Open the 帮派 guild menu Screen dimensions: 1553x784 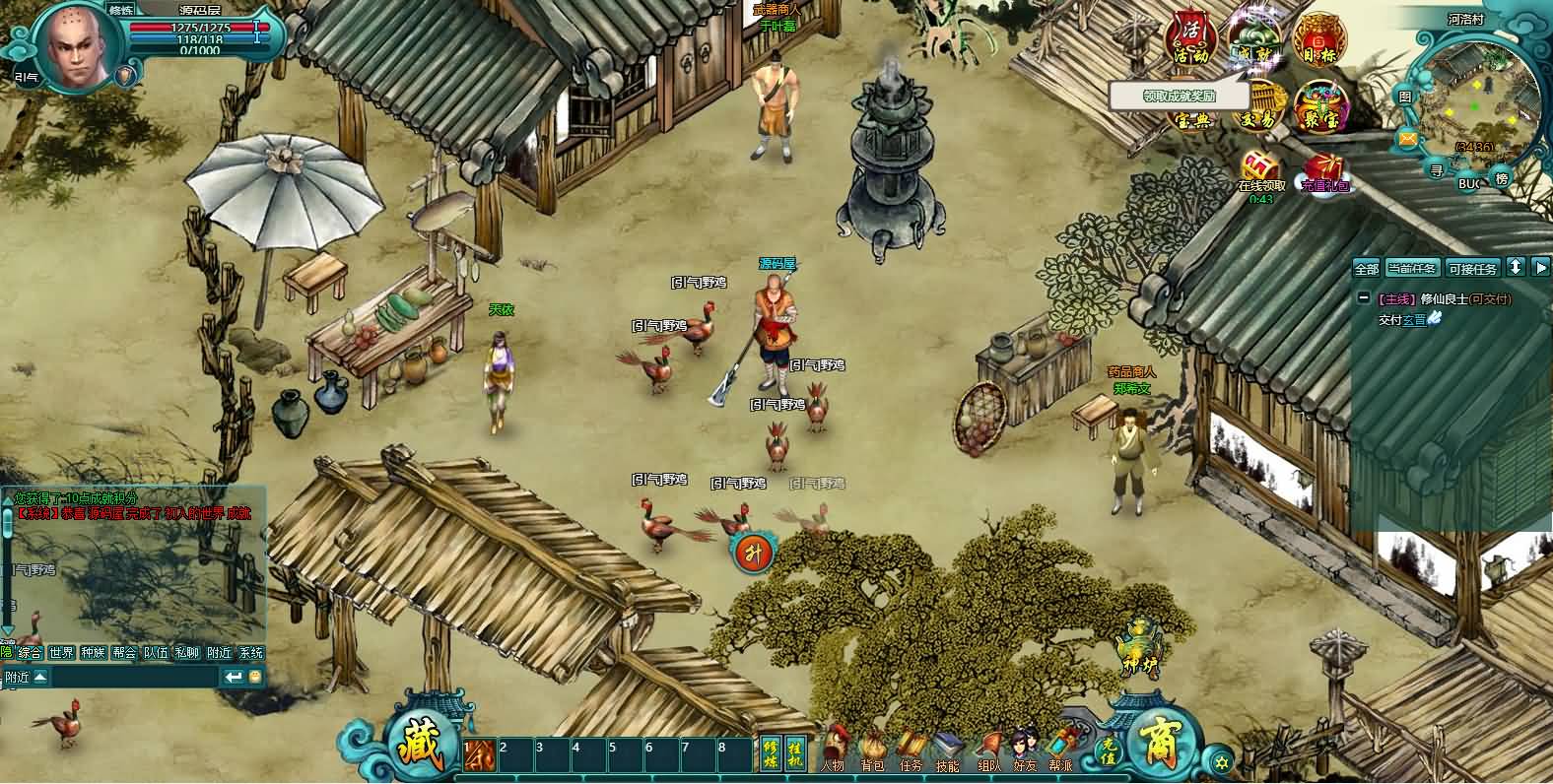pos(1061,752)
